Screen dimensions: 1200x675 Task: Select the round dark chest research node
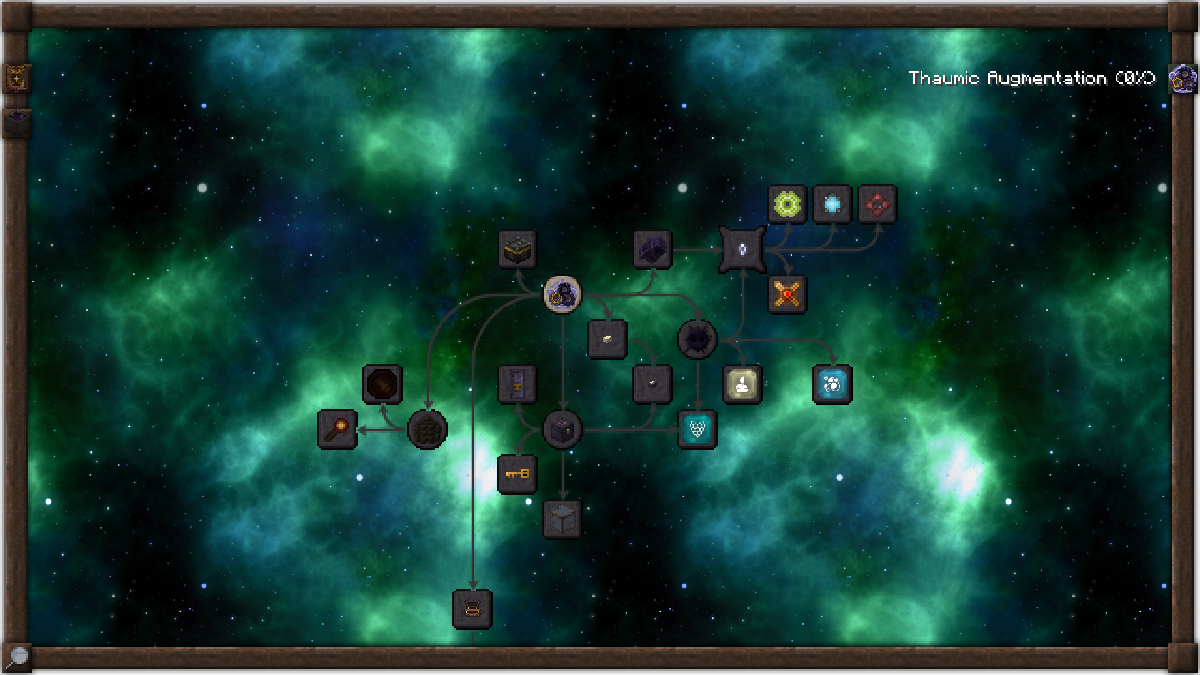[562, 429]
